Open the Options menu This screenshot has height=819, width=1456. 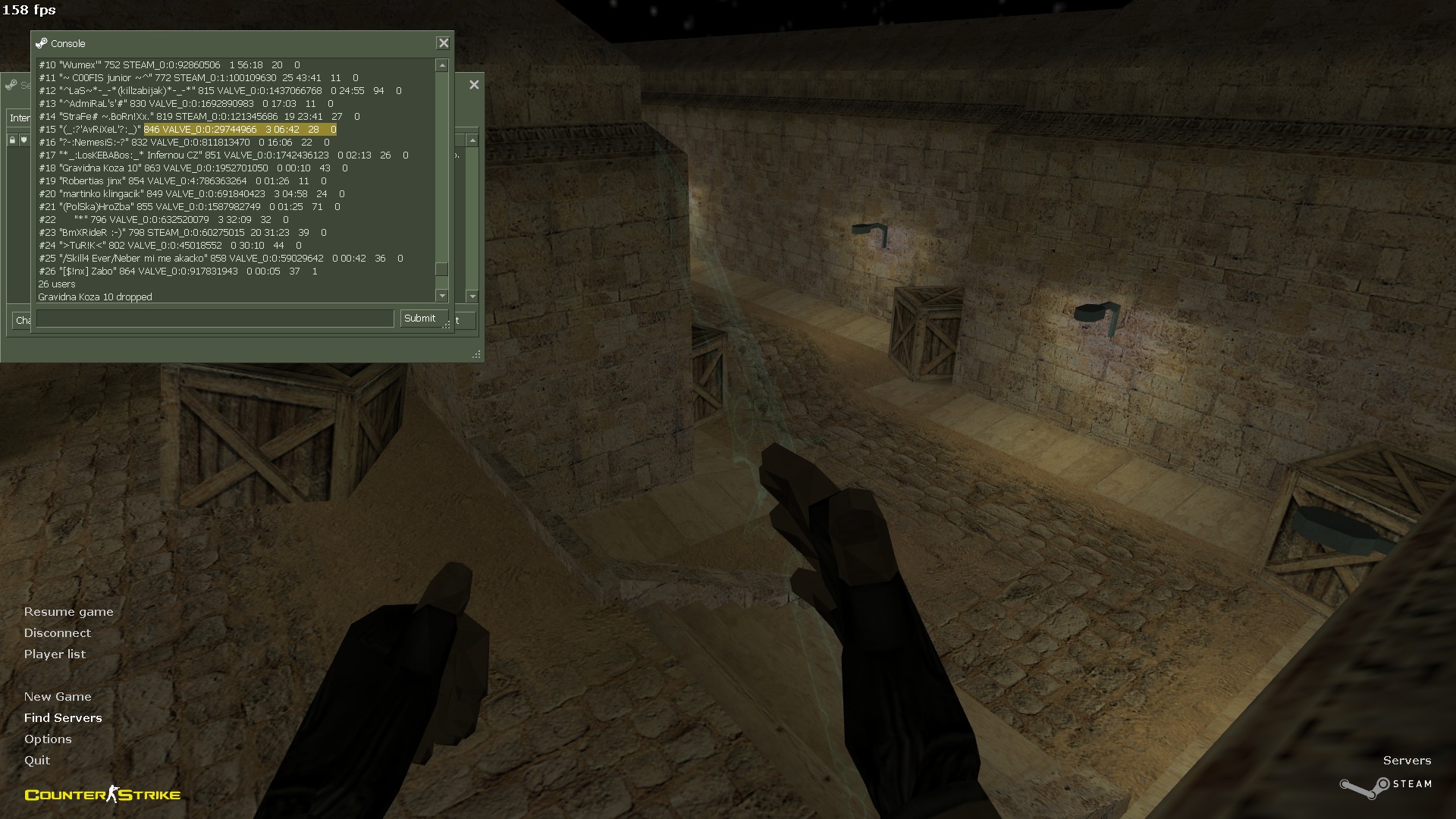tap(48, 739)
